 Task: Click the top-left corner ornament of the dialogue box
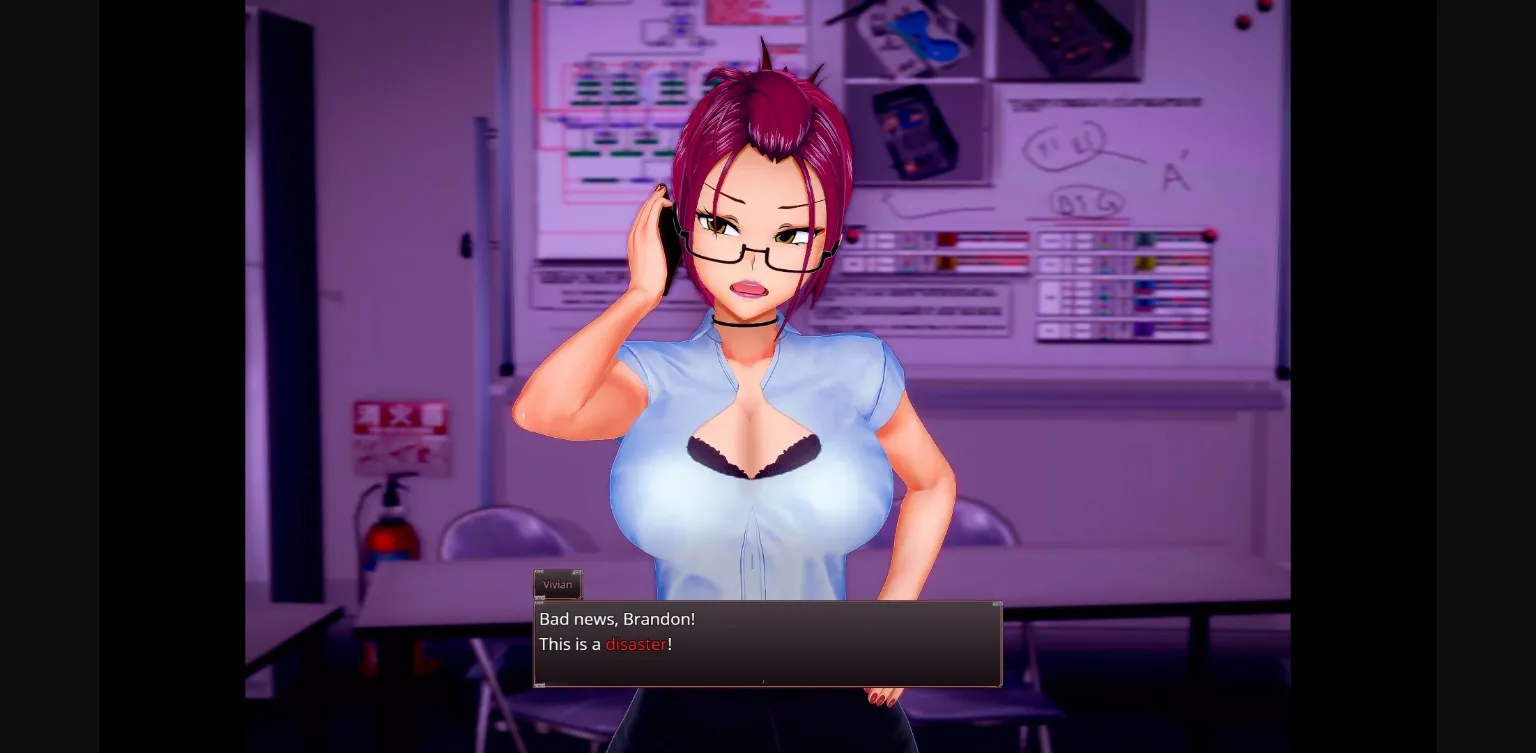(x=539, y=604)
